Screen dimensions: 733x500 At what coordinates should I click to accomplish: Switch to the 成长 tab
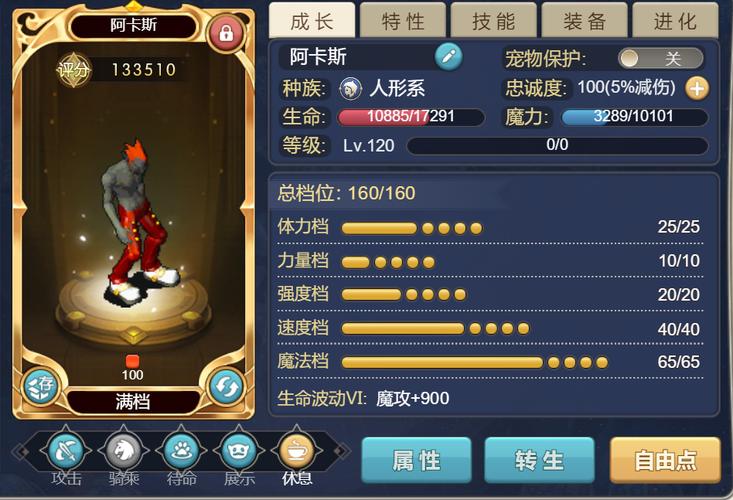coord(312,21)
